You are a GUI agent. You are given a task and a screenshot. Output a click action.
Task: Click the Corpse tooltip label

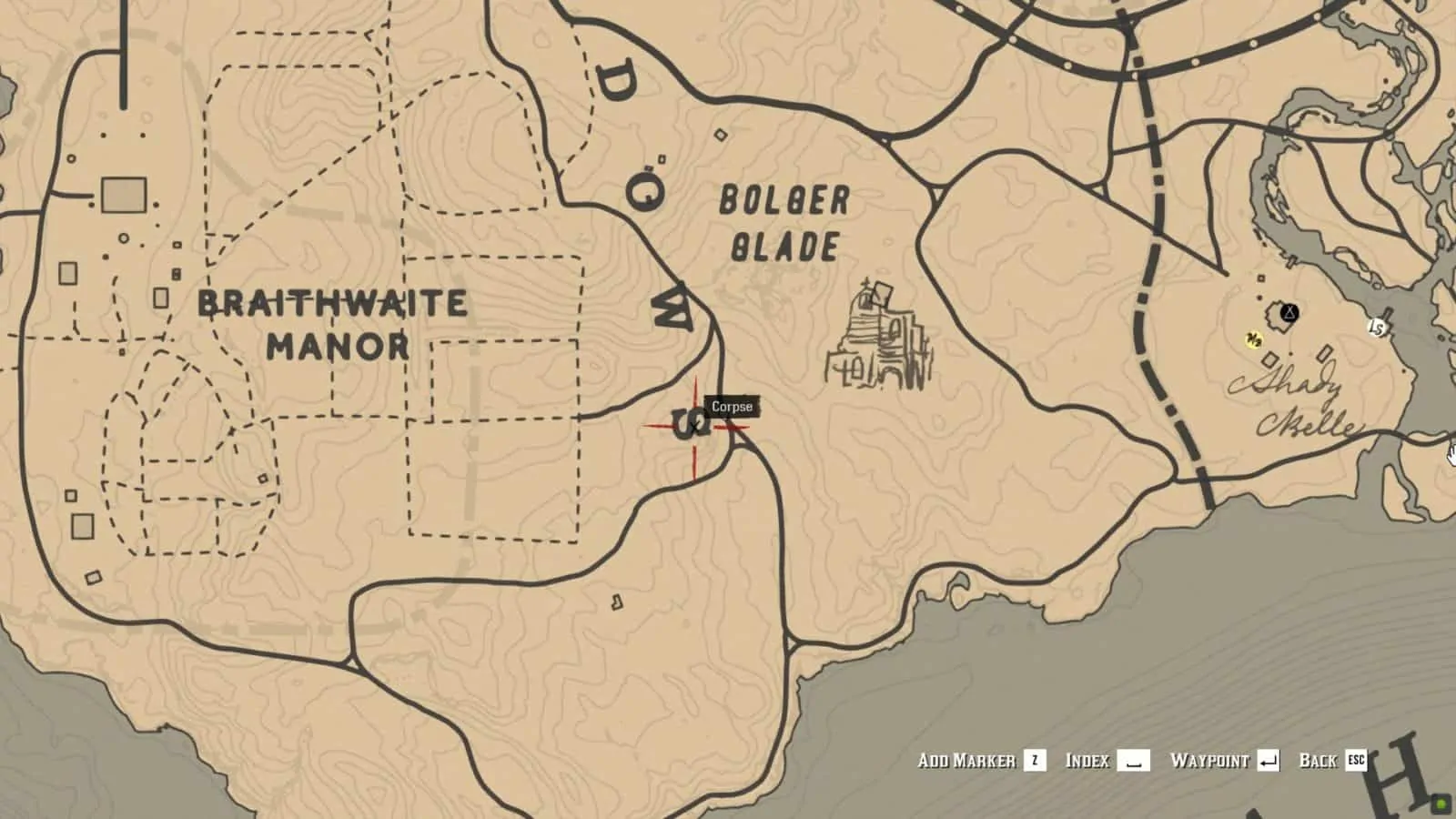point(731,408)
